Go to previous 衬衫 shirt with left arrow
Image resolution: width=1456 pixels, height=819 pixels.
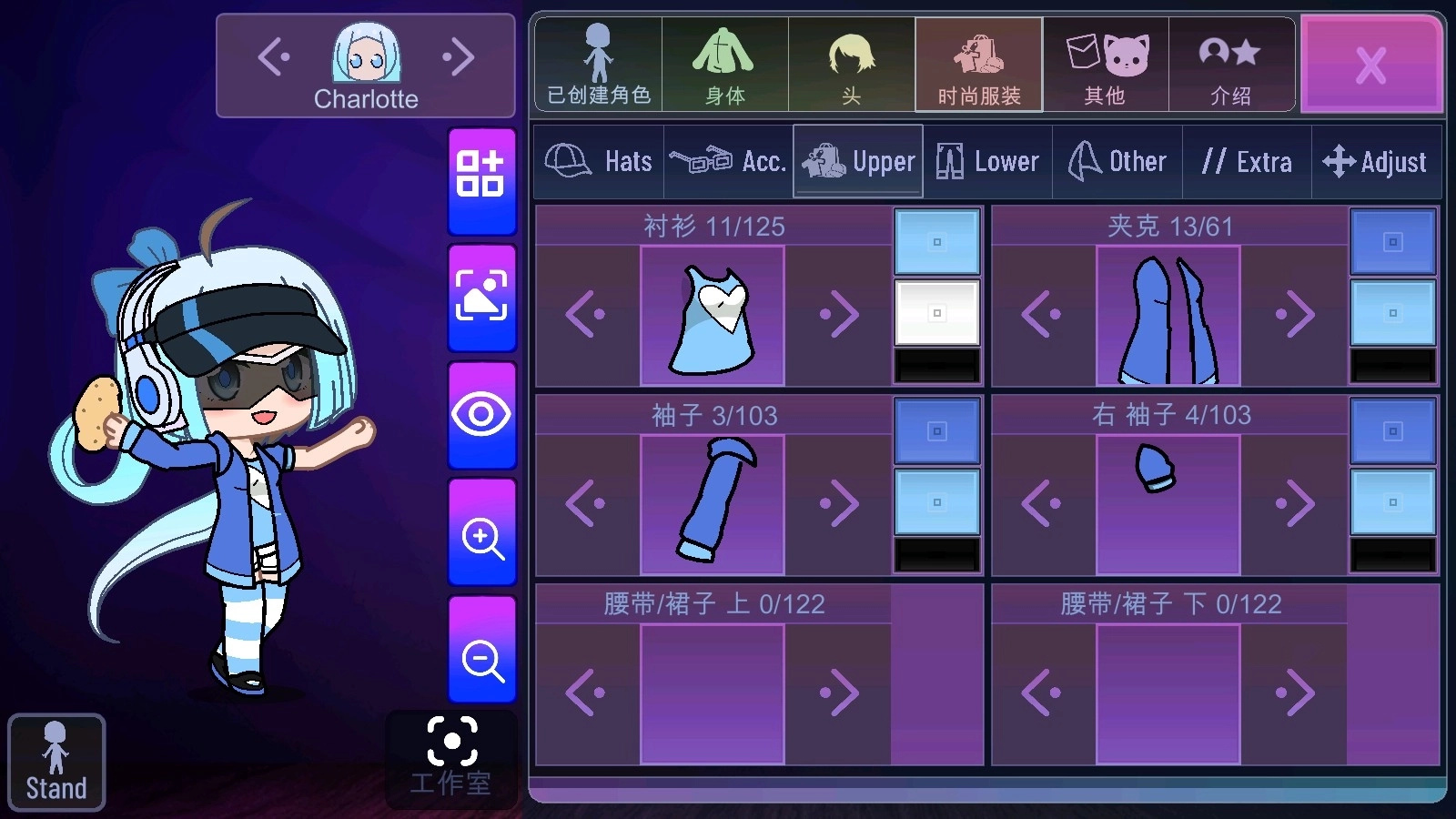click(x=587, y=313)
